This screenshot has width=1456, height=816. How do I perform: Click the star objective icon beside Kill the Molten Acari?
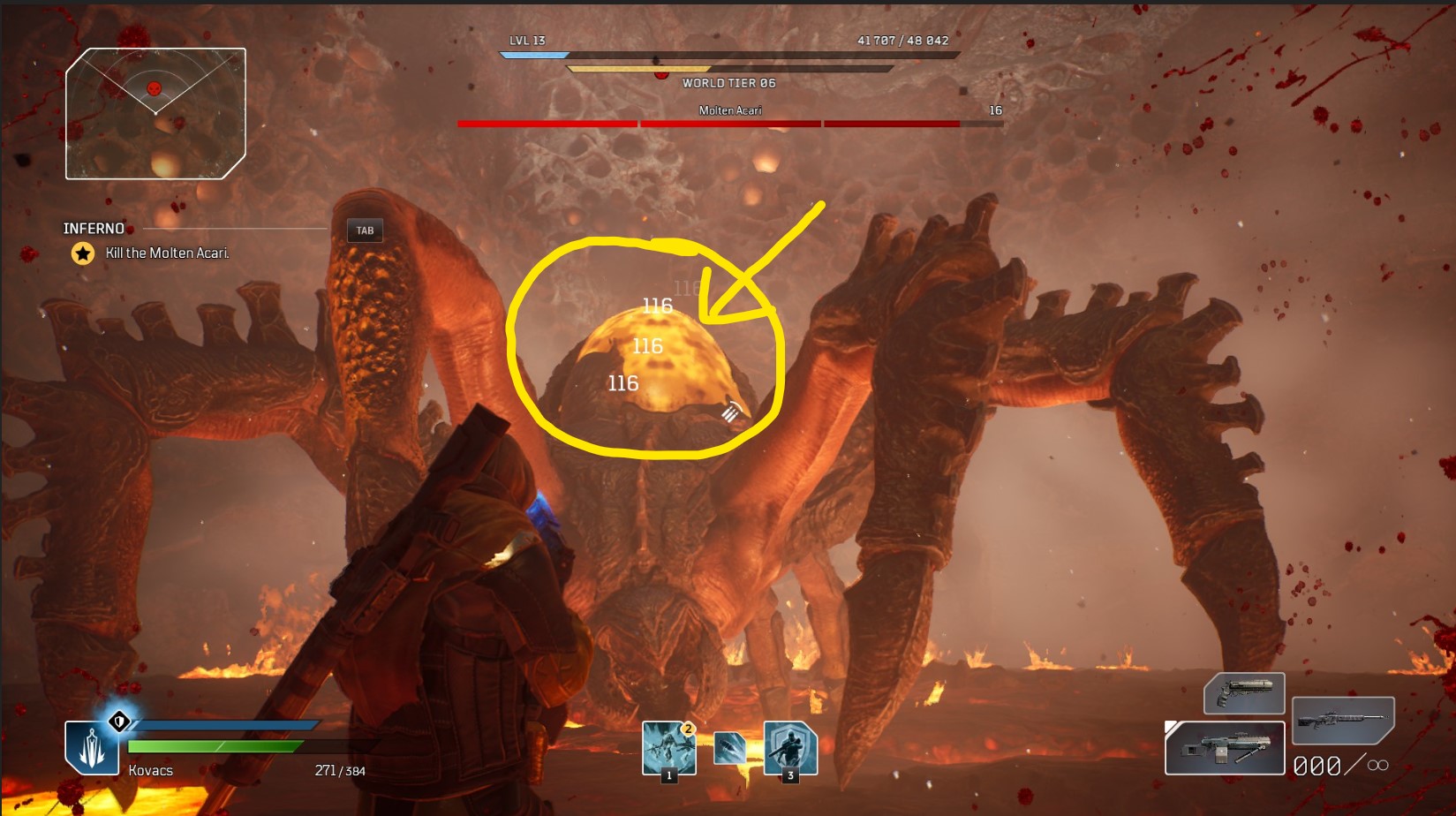coord(81,253)
